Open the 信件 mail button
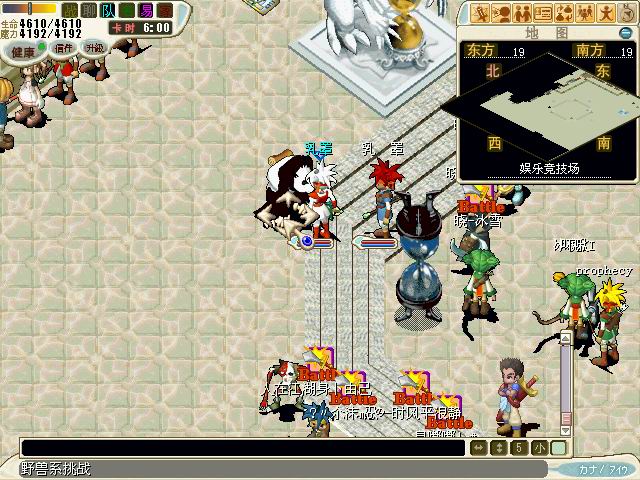 (x=64, y=48)
